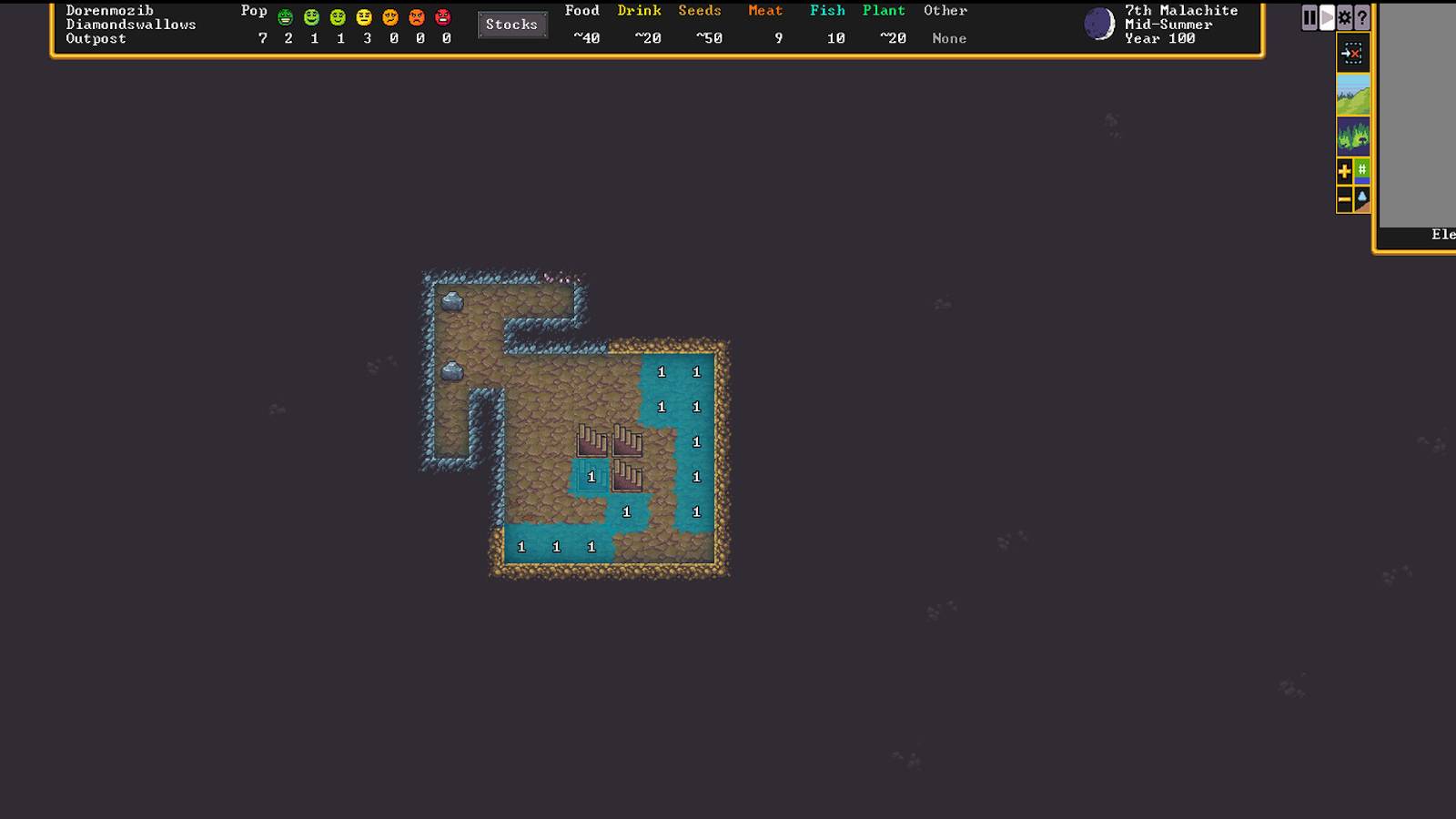The image size is (1456, 819).
Task: Click the Drink stock label
Action: [640, 10]
